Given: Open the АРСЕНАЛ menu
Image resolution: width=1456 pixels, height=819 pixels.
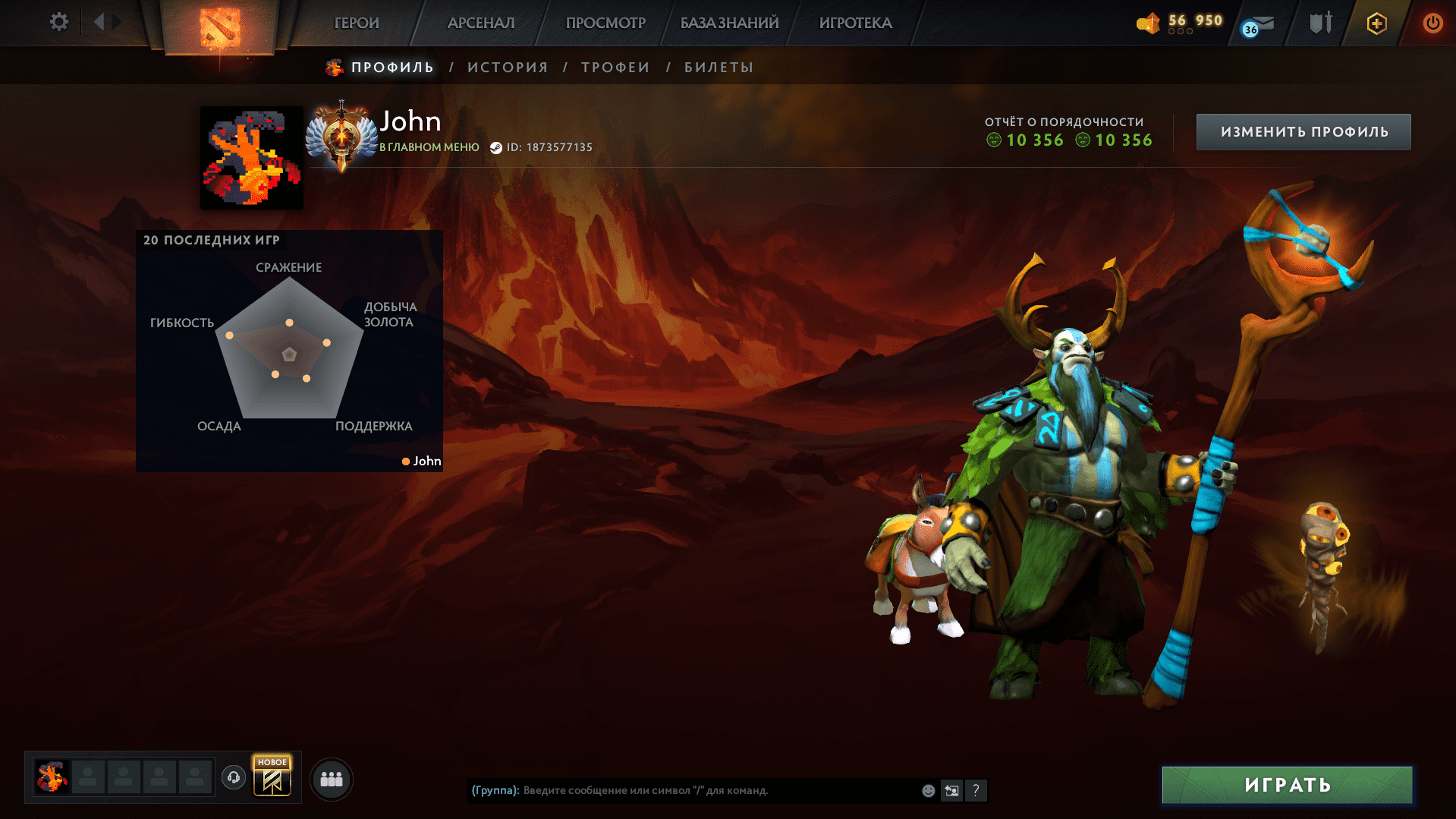Looking at the screenshot, I should (x=480, y=23).
